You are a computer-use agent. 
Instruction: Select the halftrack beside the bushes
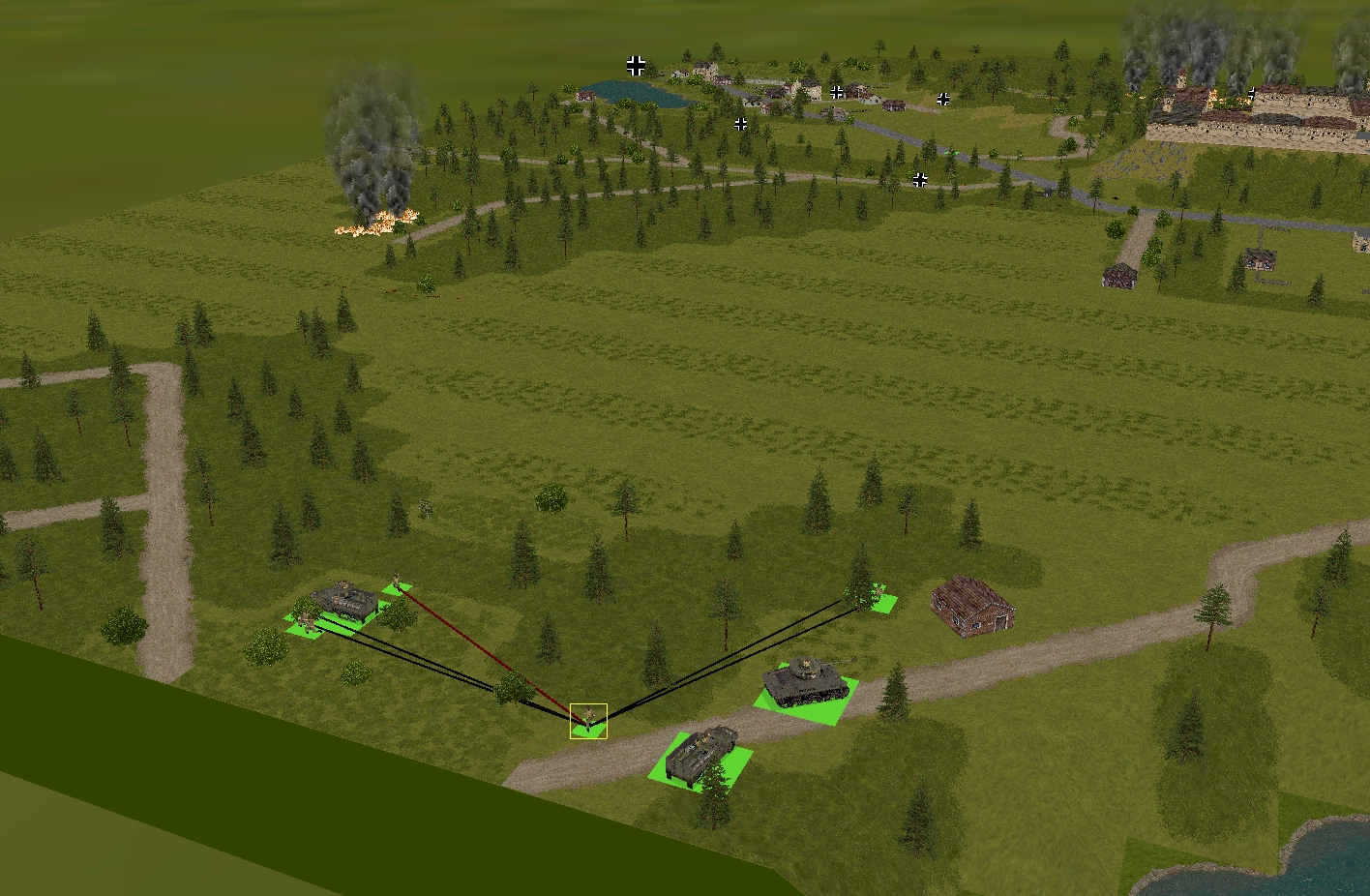[x=343, y=601]
